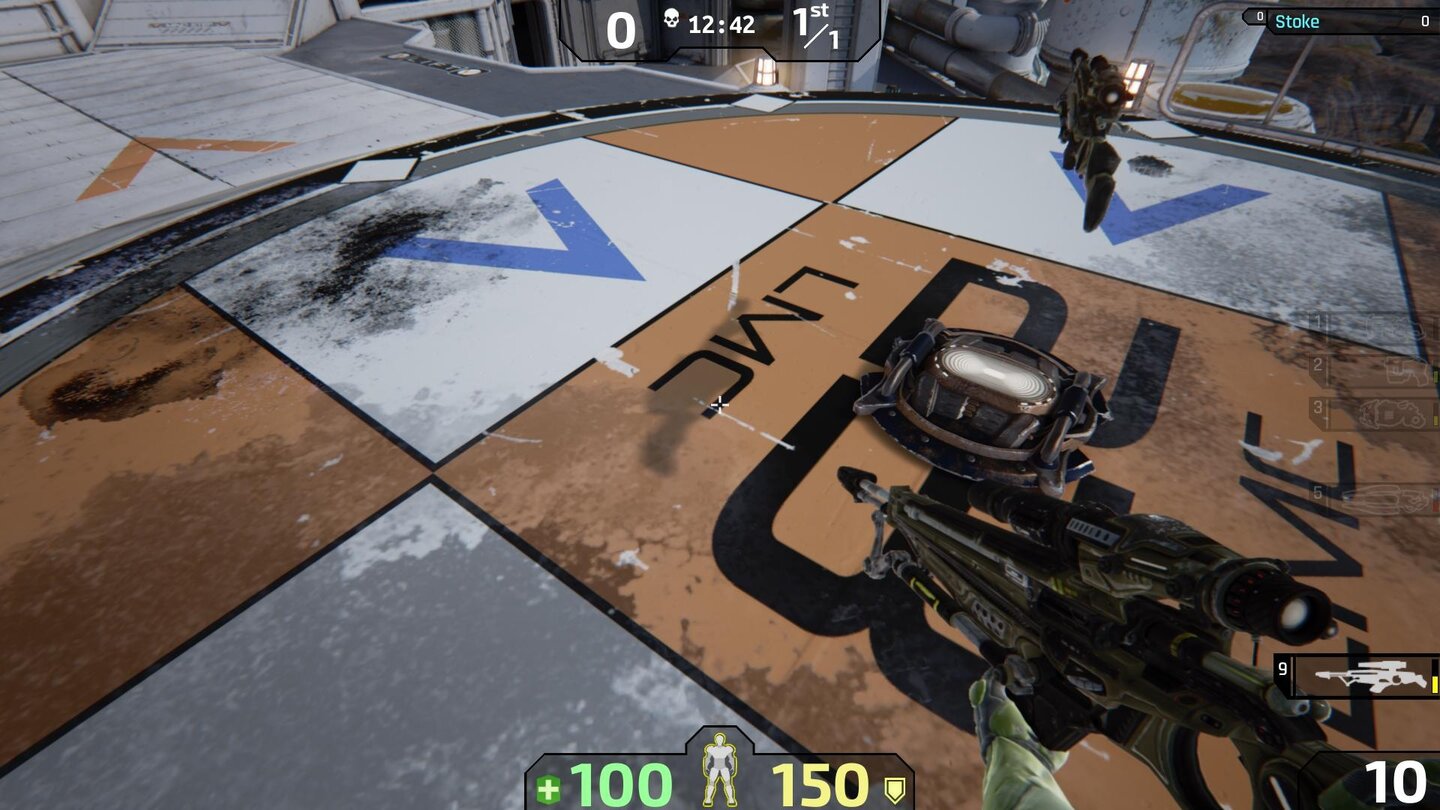Toggle the slot 3 ammo bar indicator
The height and width of the screenshot is (810, 1440).
tap(1435, 419)
